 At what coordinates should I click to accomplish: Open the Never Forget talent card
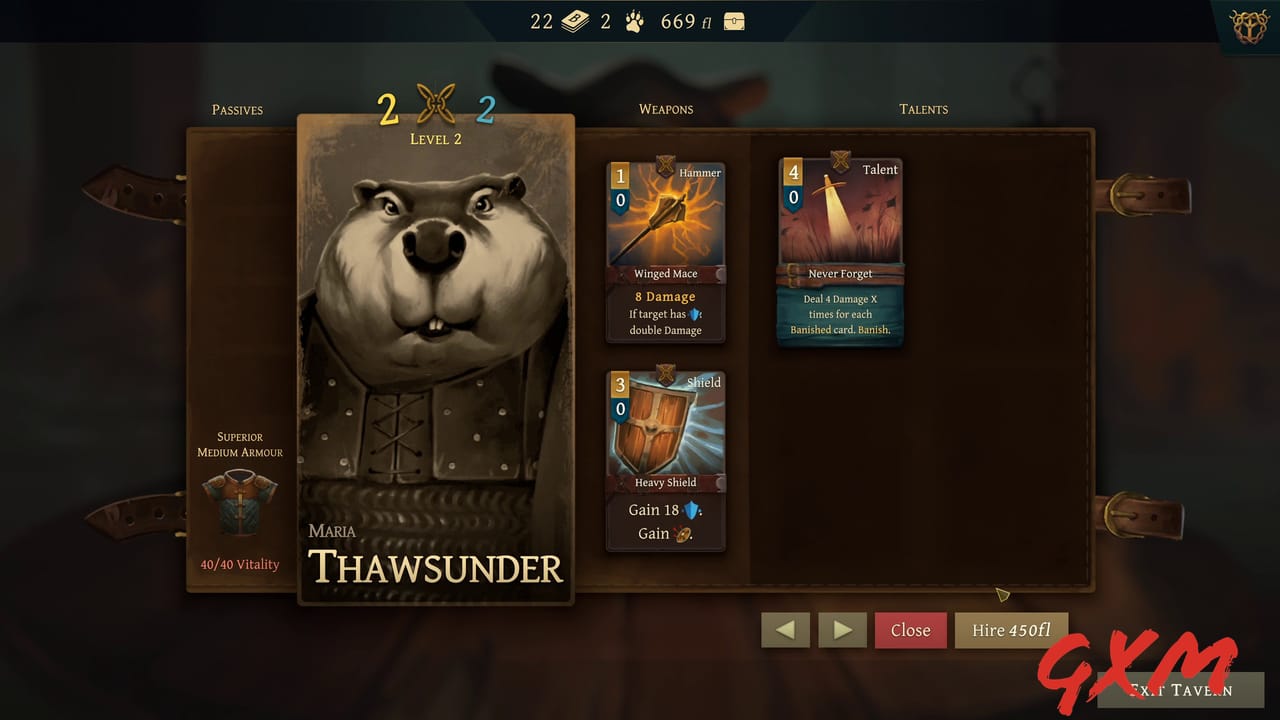(840, 250)
